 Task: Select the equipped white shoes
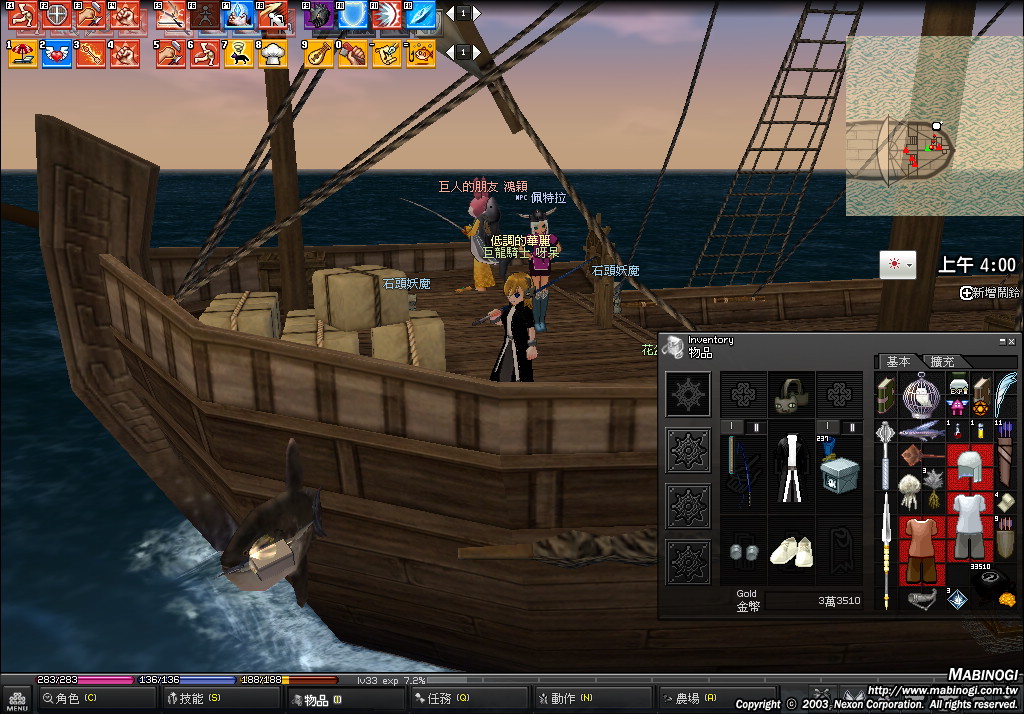pyautogui.click(x=792, y=550)
